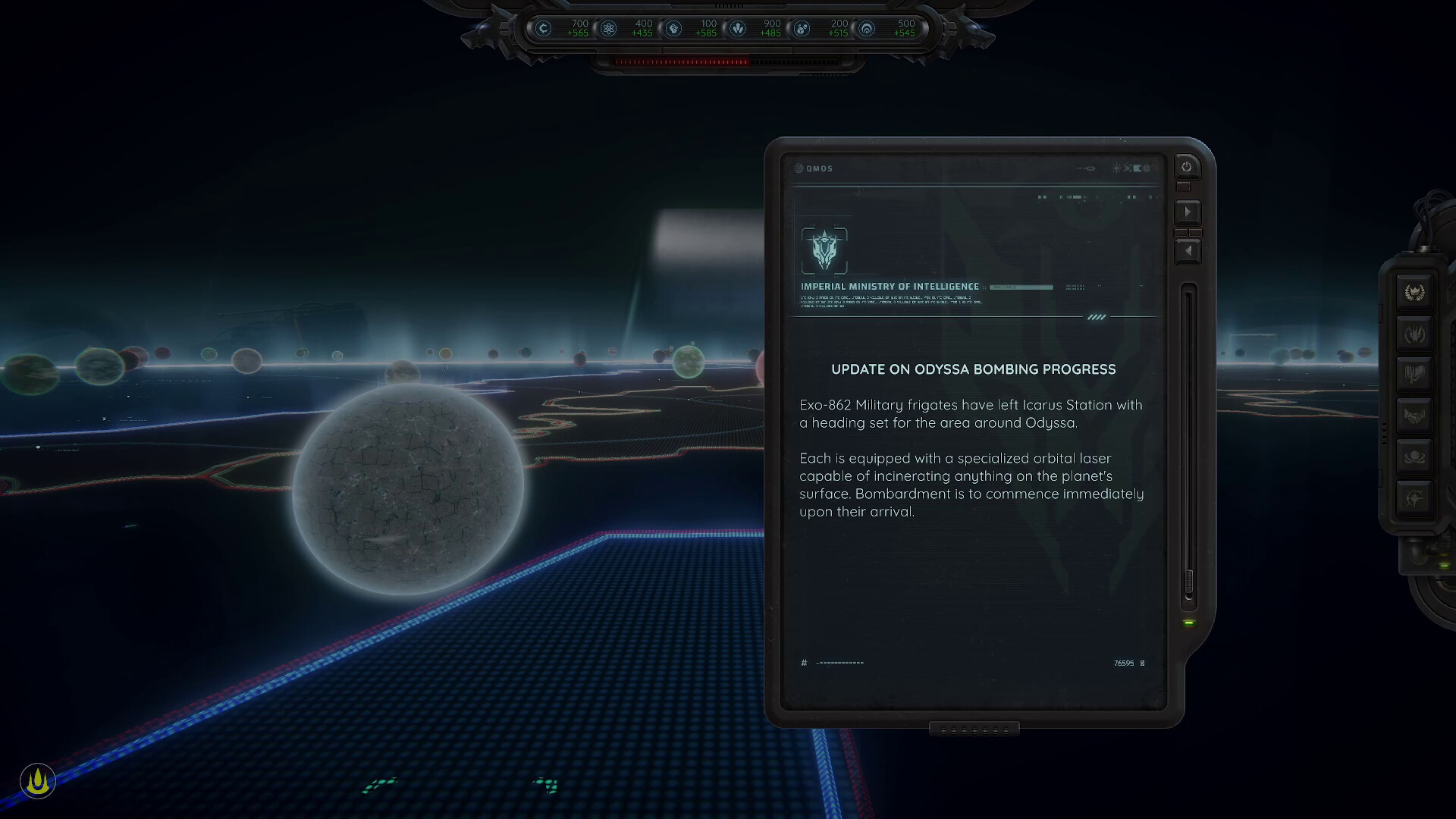The image size is (1456, 819).
Task: Click the Update on Odyssa Bombing Progress headline
Action: (x=972, y=369)
